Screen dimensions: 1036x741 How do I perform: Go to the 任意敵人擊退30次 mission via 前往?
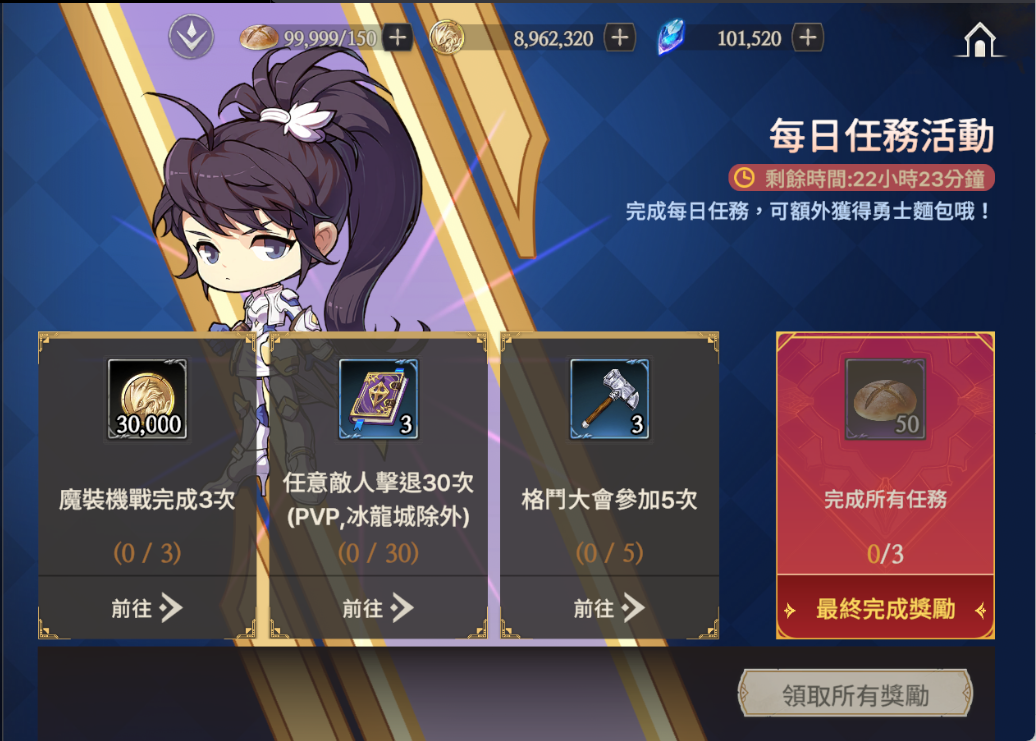point(378,607)
